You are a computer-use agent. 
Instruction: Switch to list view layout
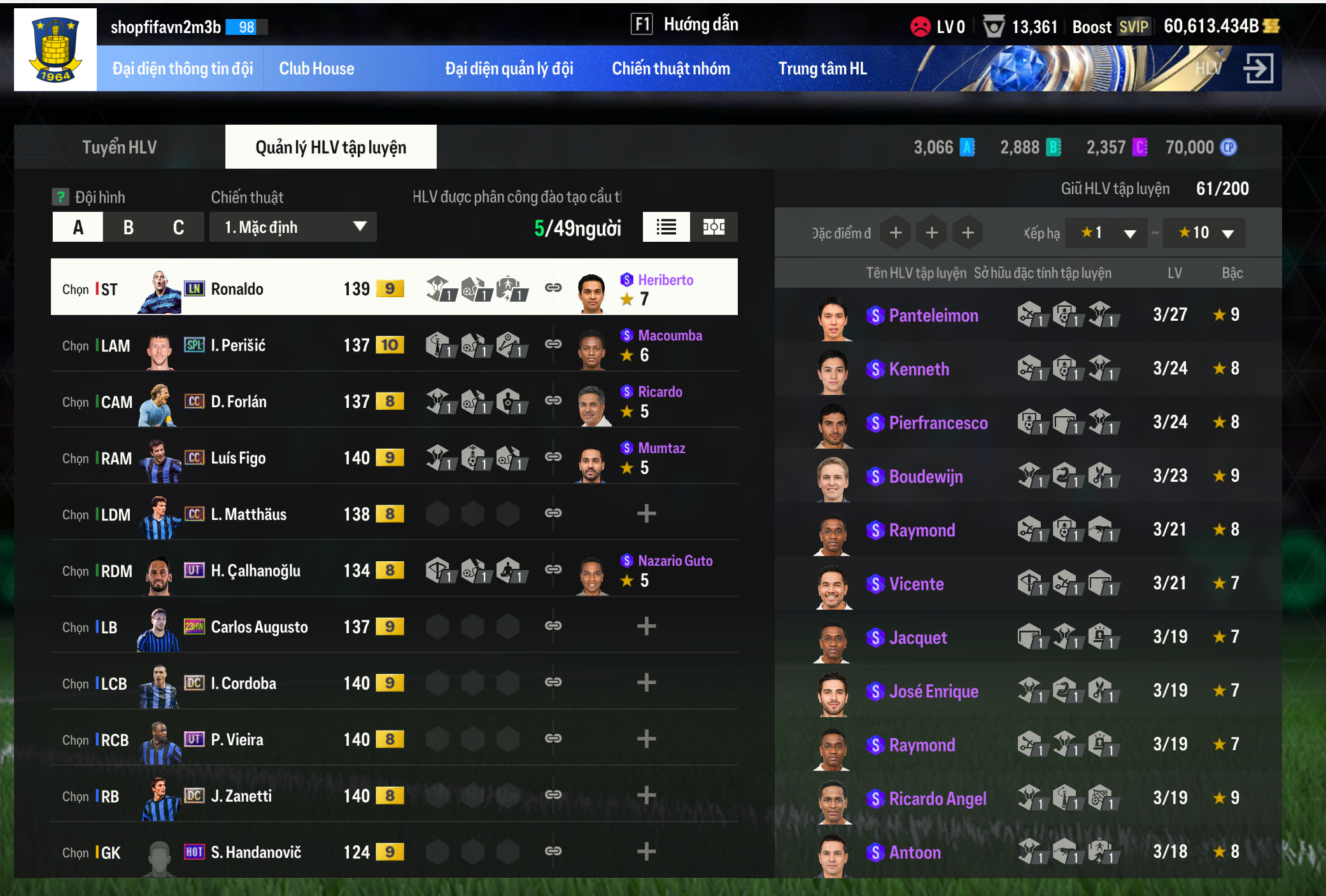click(x=666, y=227)
